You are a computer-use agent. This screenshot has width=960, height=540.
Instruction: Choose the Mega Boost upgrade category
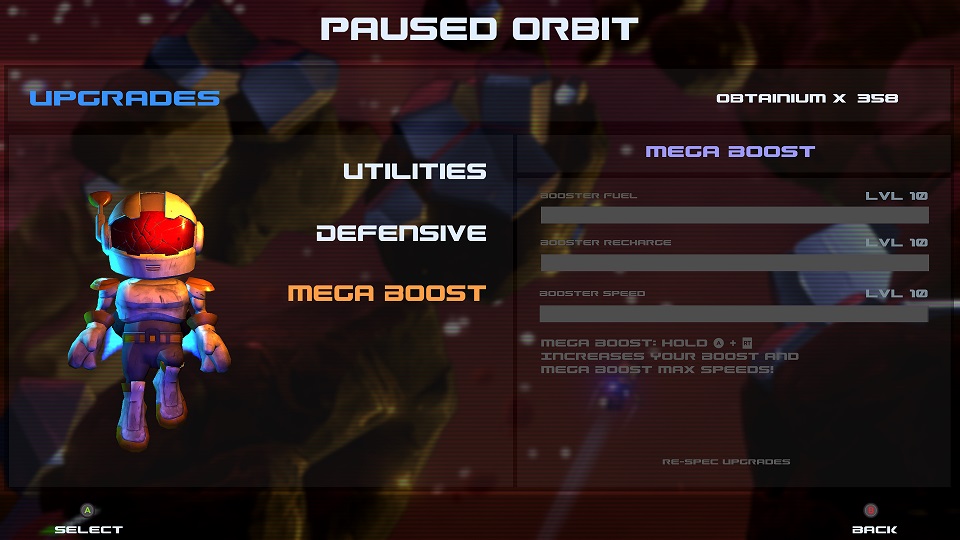[387, 293]
